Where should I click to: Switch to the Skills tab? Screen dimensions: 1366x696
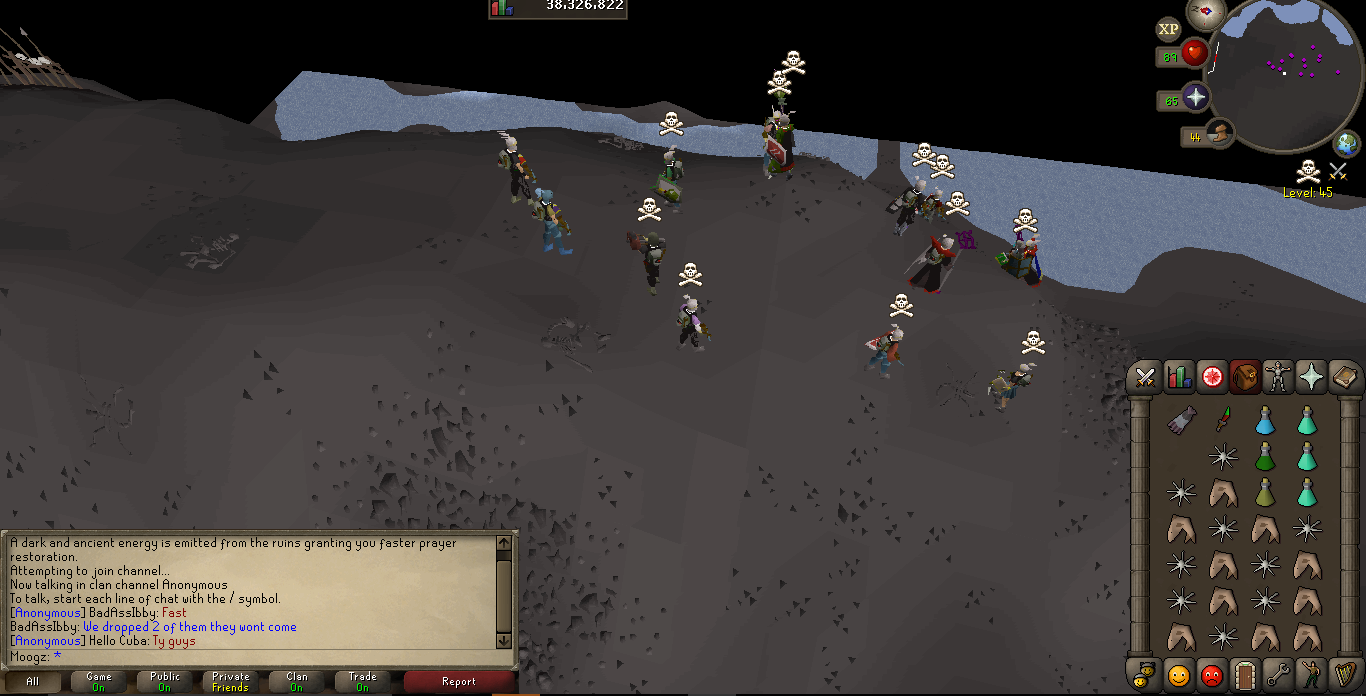pos(1179,377)
